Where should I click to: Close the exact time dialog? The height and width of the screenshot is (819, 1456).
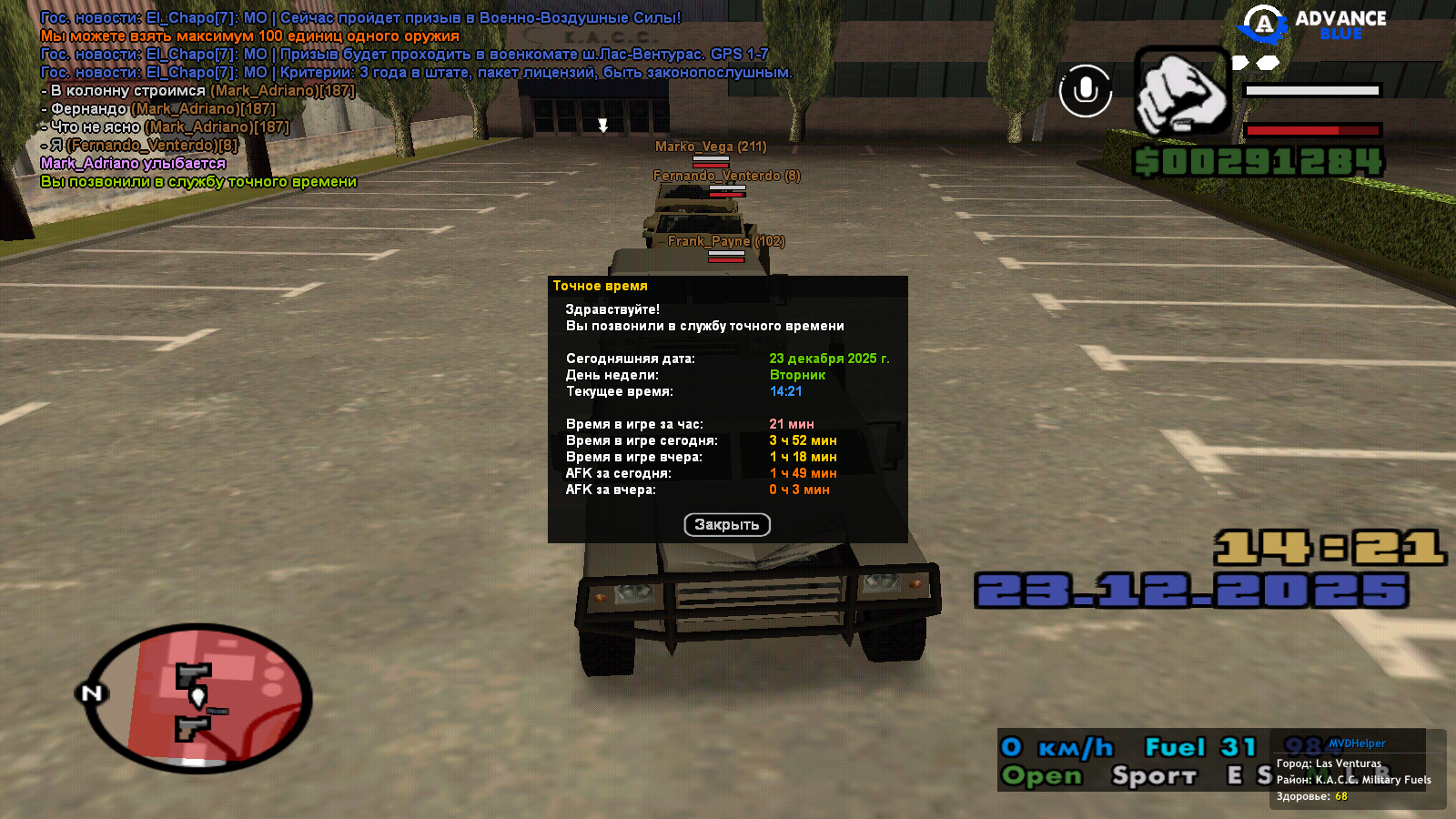point(726,525)
